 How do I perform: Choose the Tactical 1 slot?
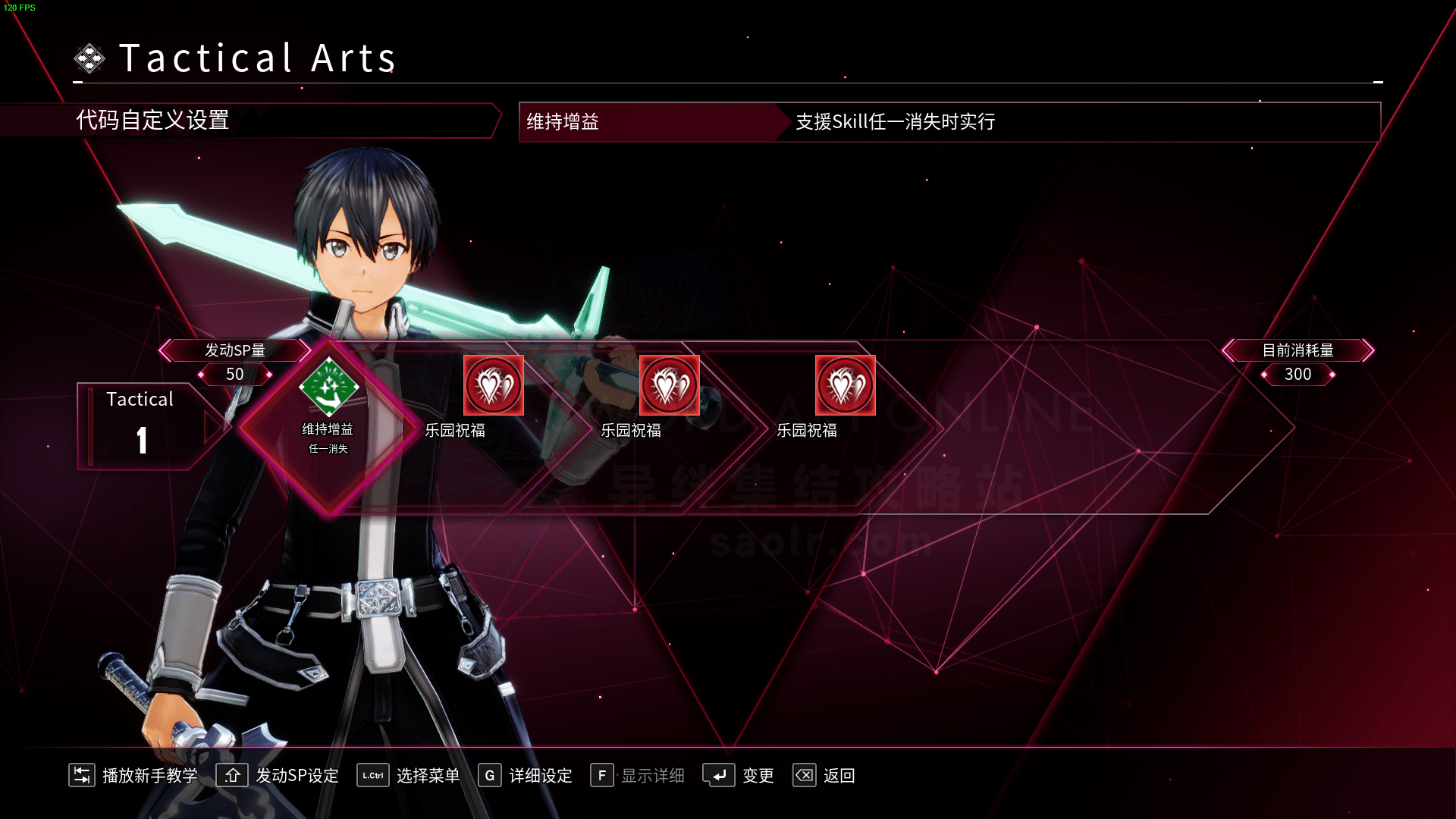click(x=140, y=425)
